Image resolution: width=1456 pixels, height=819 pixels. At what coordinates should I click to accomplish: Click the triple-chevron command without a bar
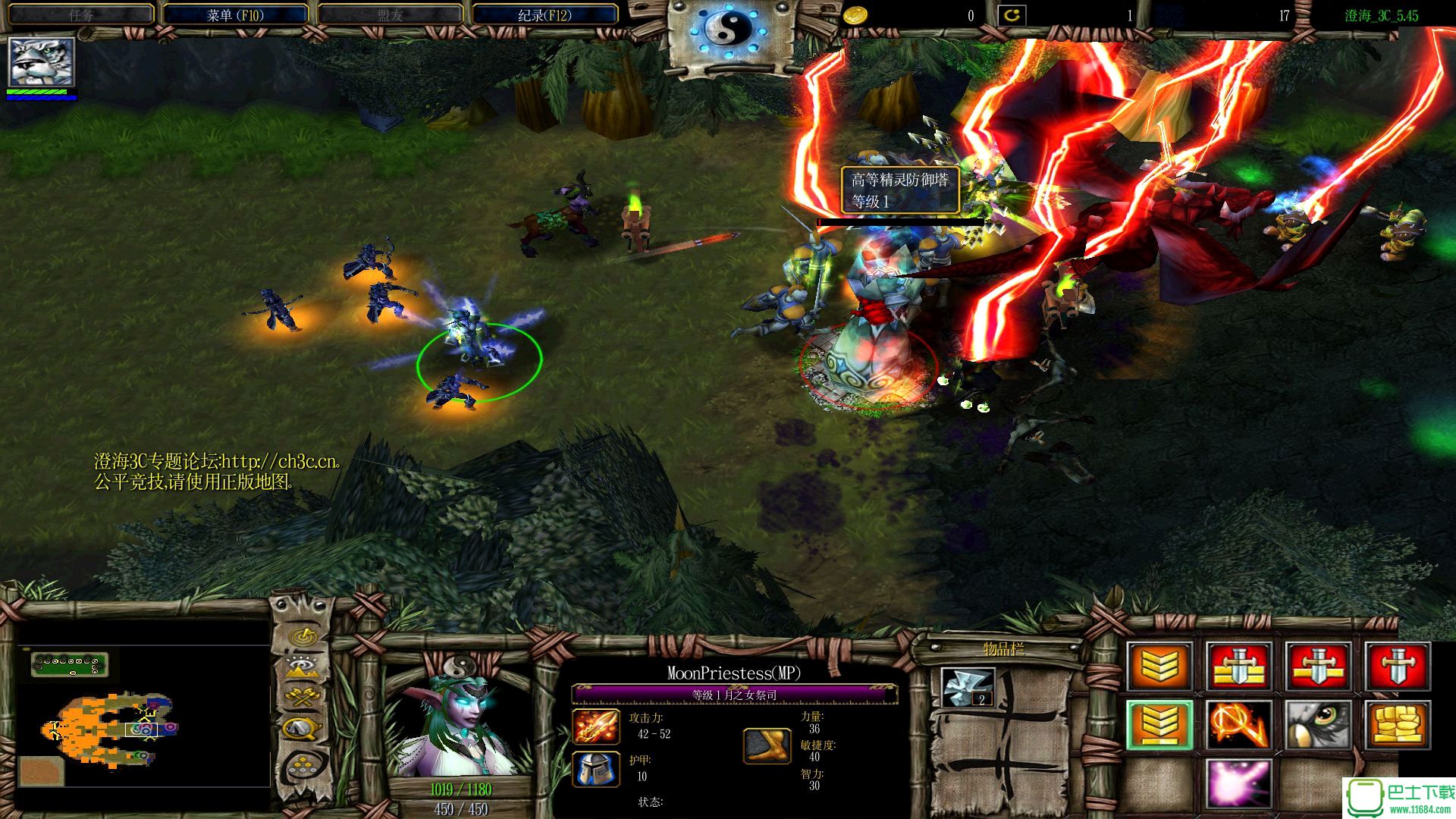click(x=1159, y=667)
